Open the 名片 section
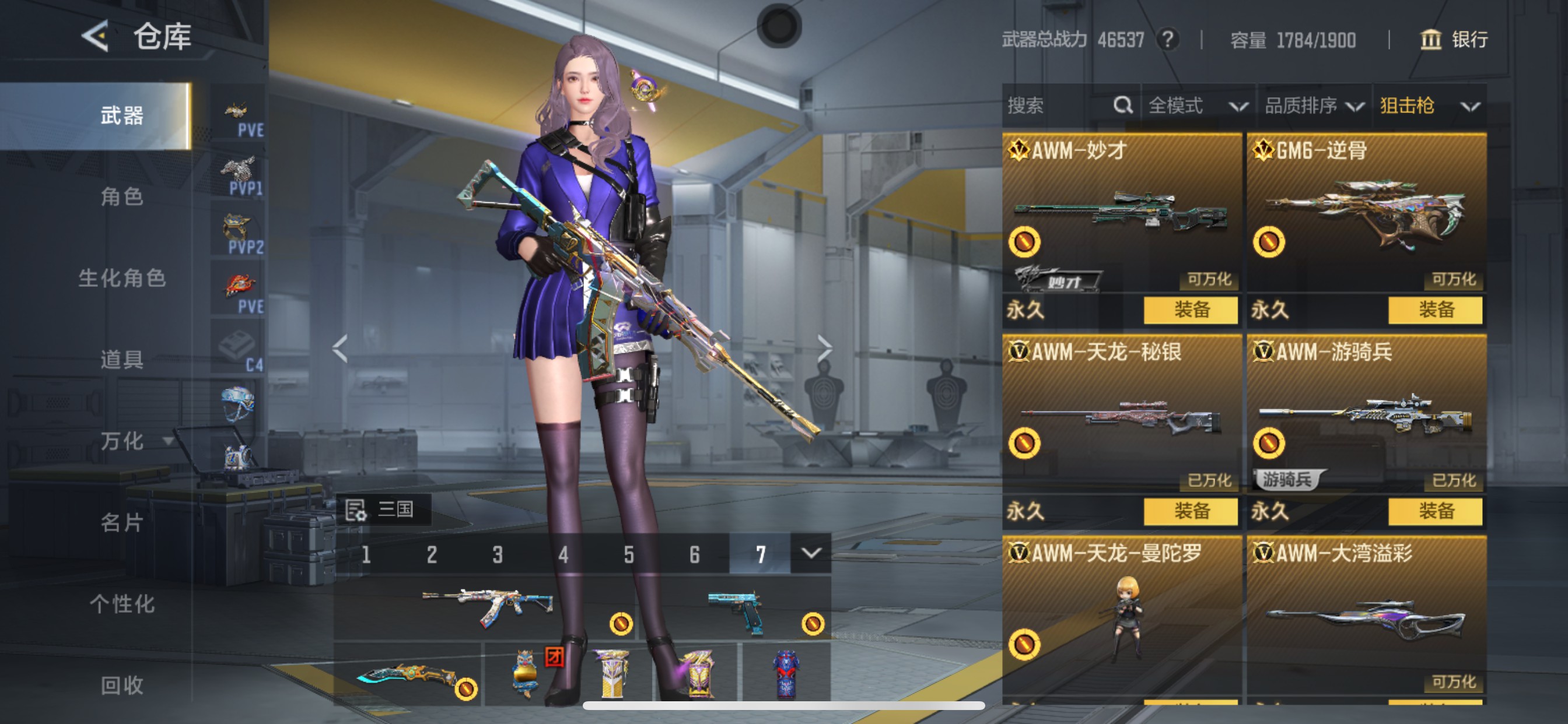This screenshot has width=1568, height=724. (122, 522)
